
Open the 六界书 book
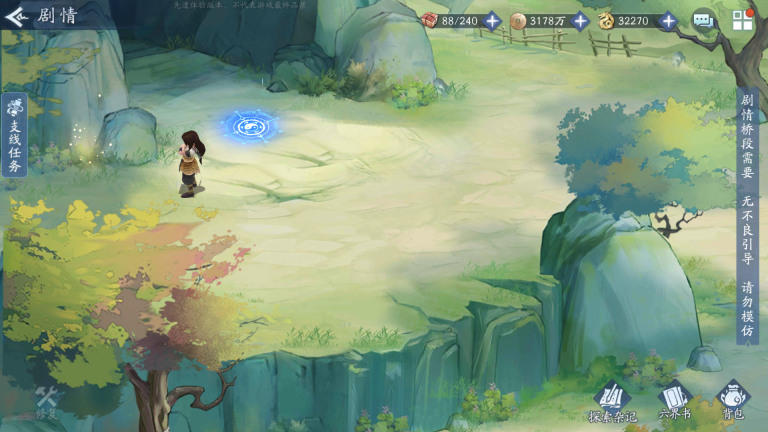(673, 398)
